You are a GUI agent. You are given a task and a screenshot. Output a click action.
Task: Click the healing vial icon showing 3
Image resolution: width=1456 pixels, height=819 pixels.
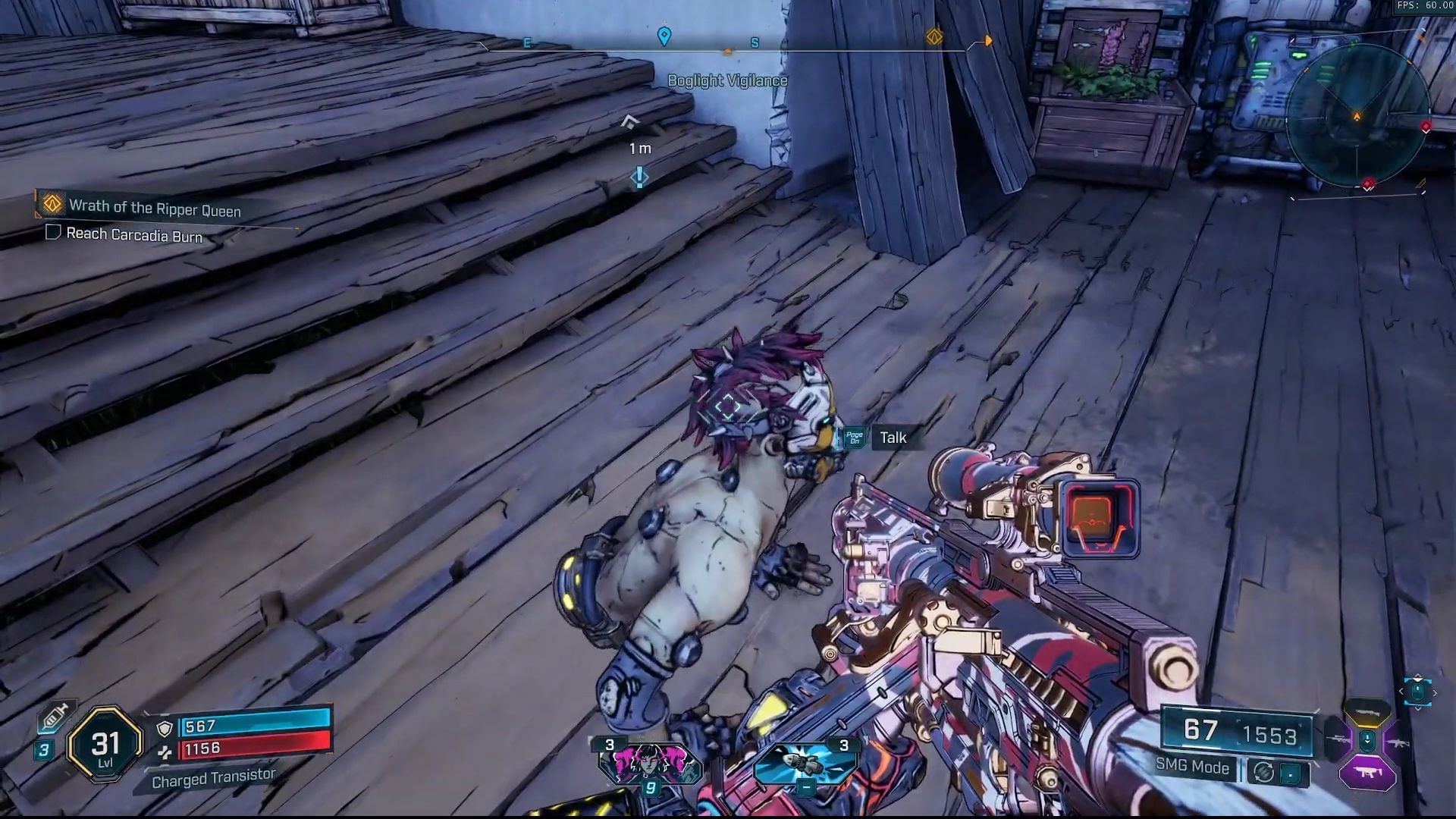tap(56, 716)
